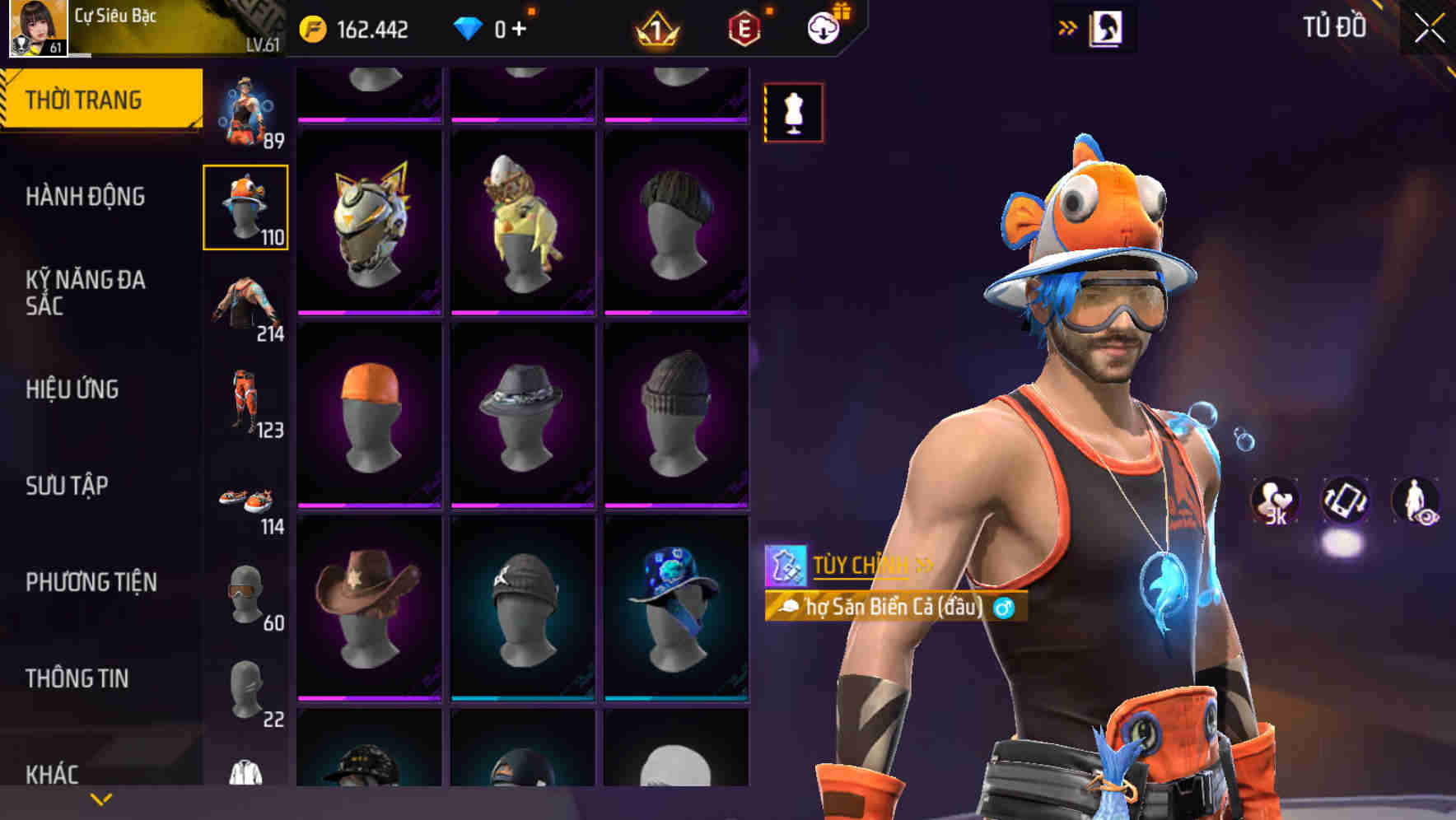Switch to the HÀNH ĐỘNG tab
1456x820 pixels.
click(85, 196)
